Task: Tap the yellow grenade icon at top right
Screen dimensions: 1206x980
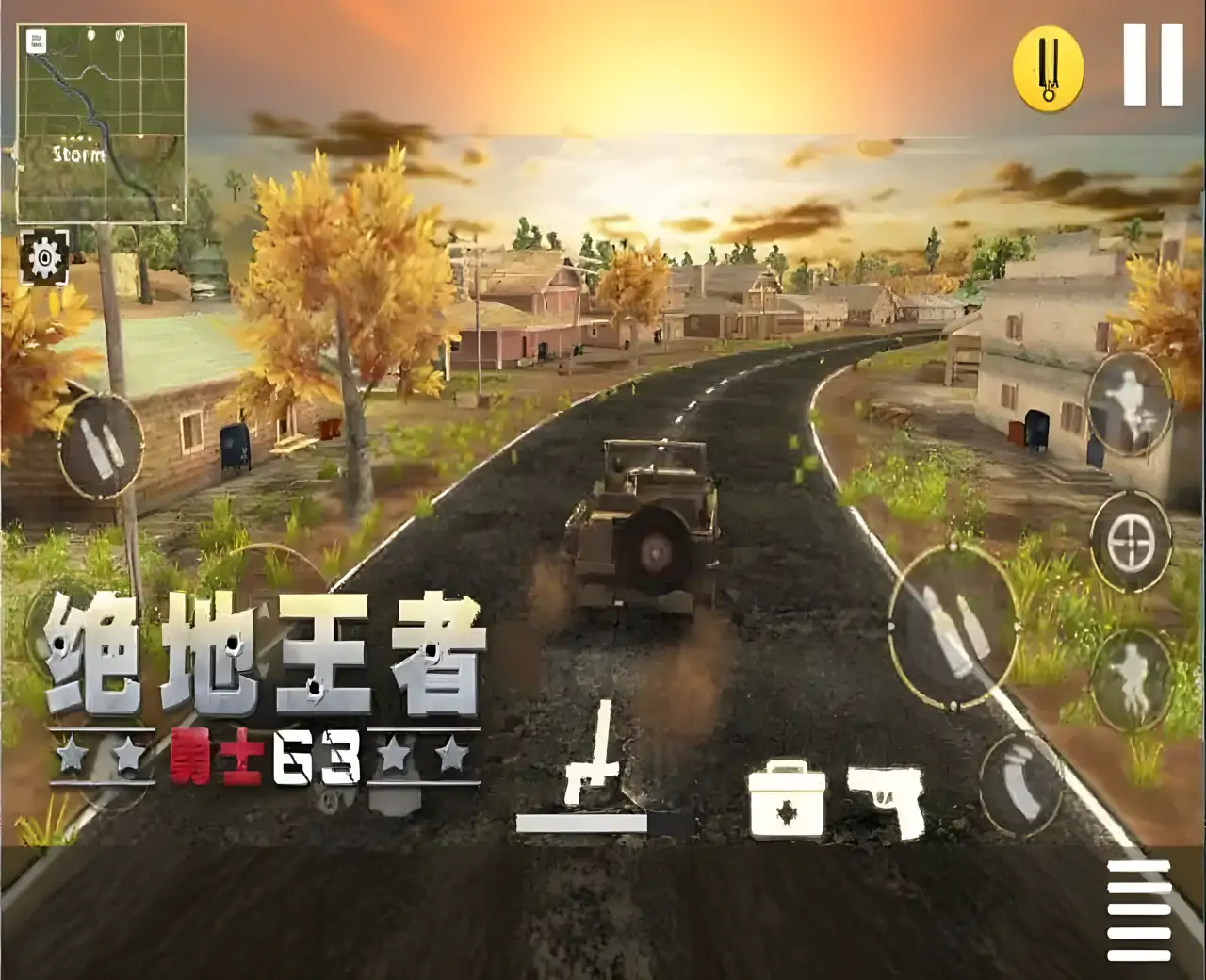Action: coord(1049,64)
